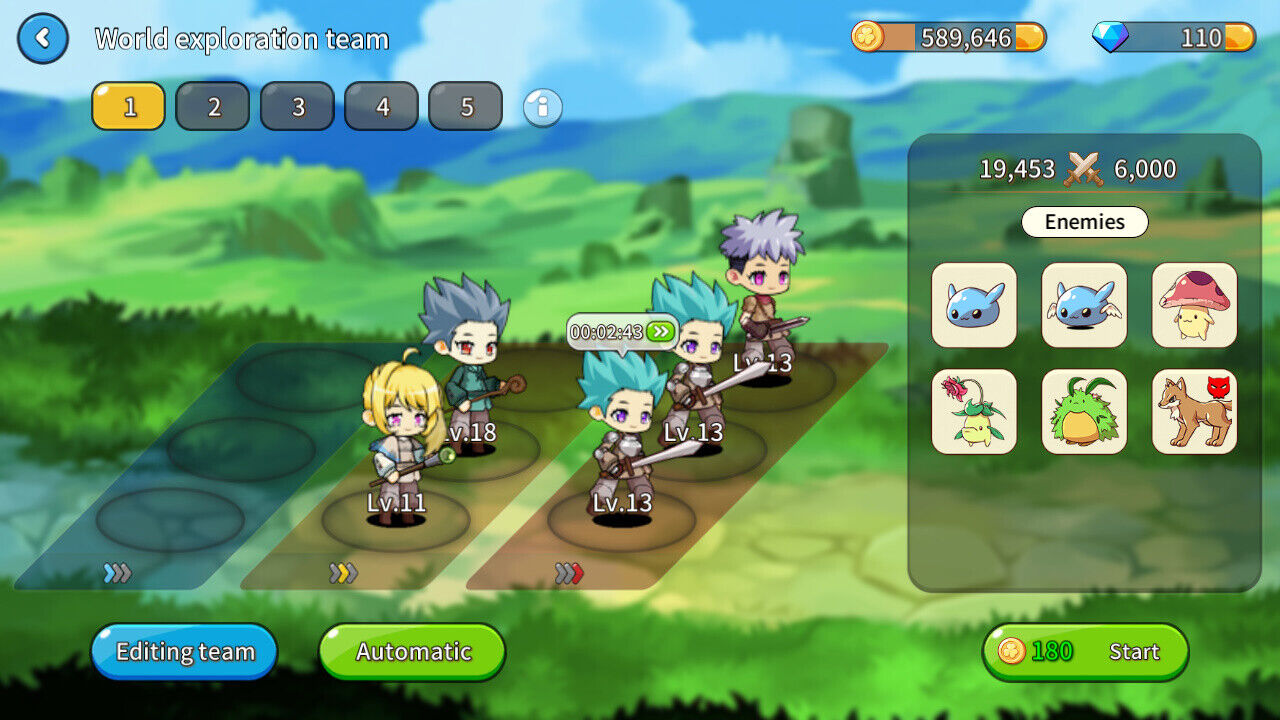The height and width of the screenshot is (720, 1280).
Task: Open the Editing team screen
Action: point(185,652)
